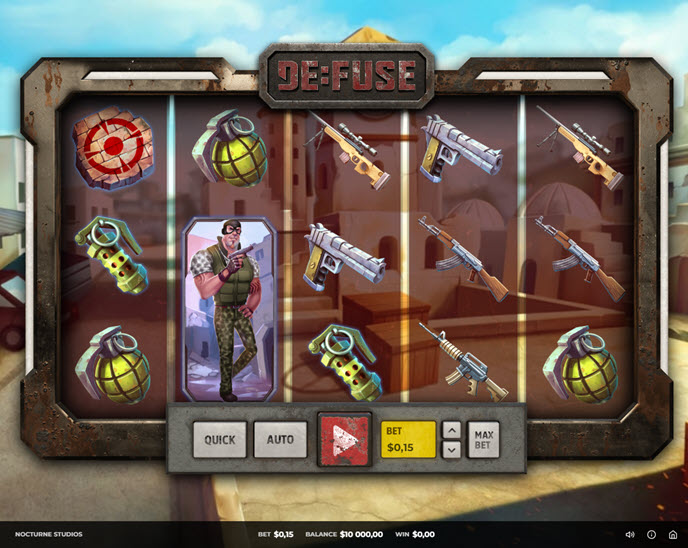
Task: Enable Quick spin mode
Action: [219, 439]
